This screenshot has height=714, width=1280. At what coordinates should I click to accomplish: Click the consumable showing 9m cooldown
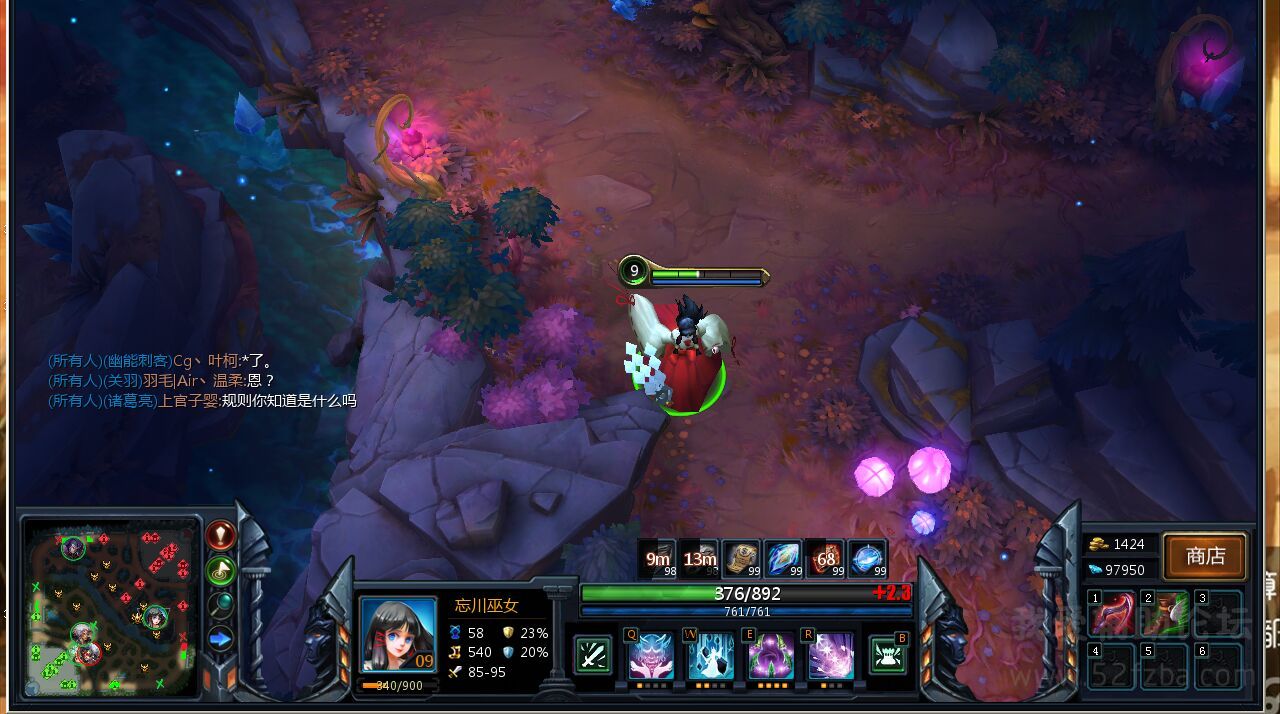pos(659,558)
